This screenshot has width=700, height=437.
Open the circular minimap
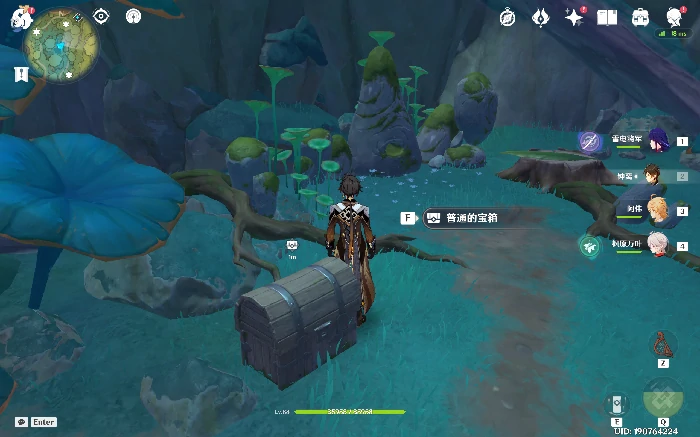pyautogui.click(x=61, y=46)
